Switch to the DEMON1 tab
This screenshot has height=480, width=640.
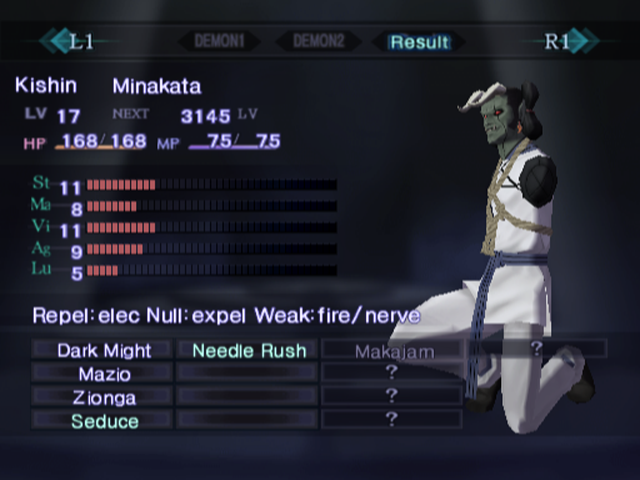point(219,42)
